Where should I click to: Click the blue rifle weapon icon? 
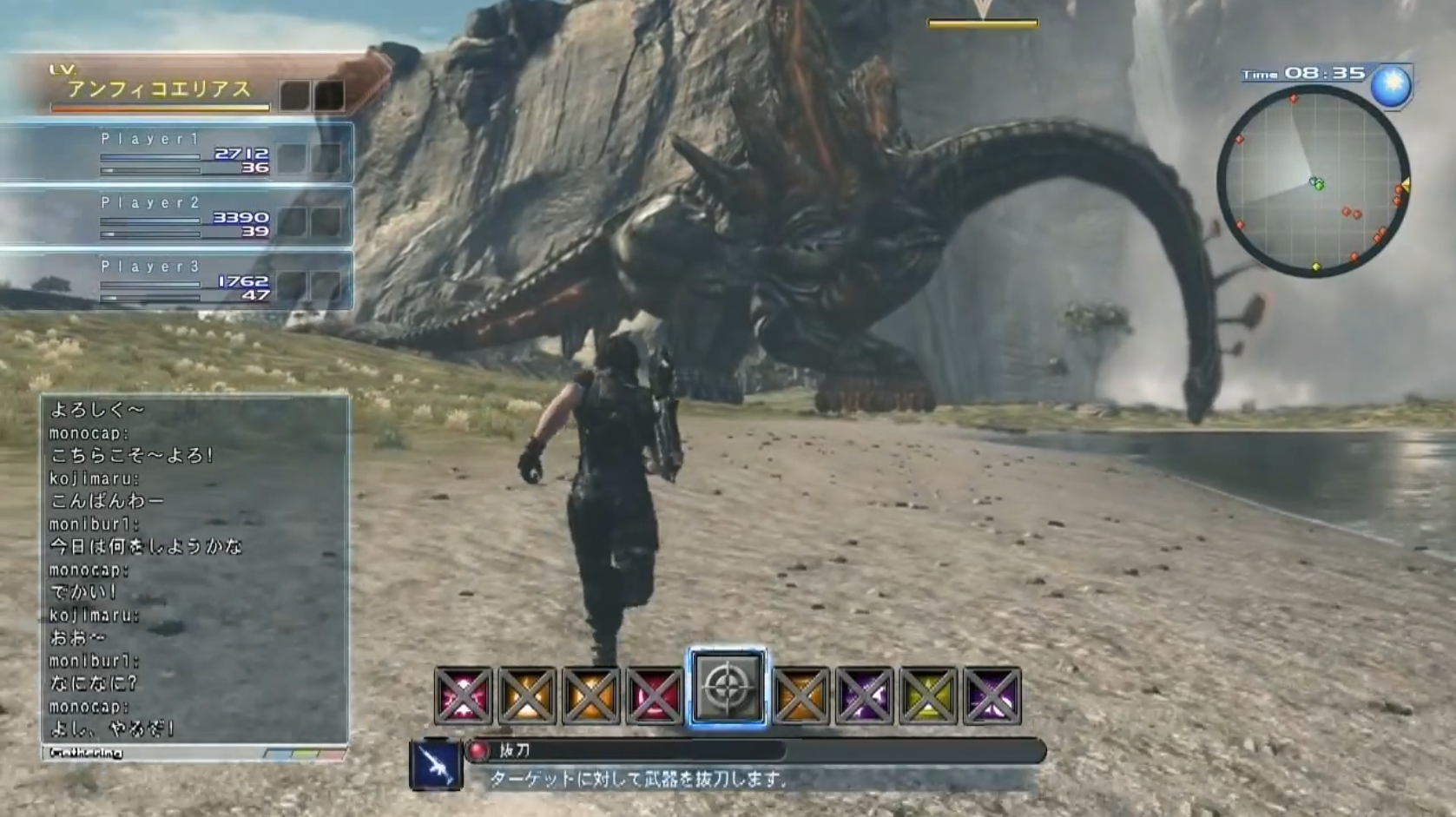pos(435,765)
